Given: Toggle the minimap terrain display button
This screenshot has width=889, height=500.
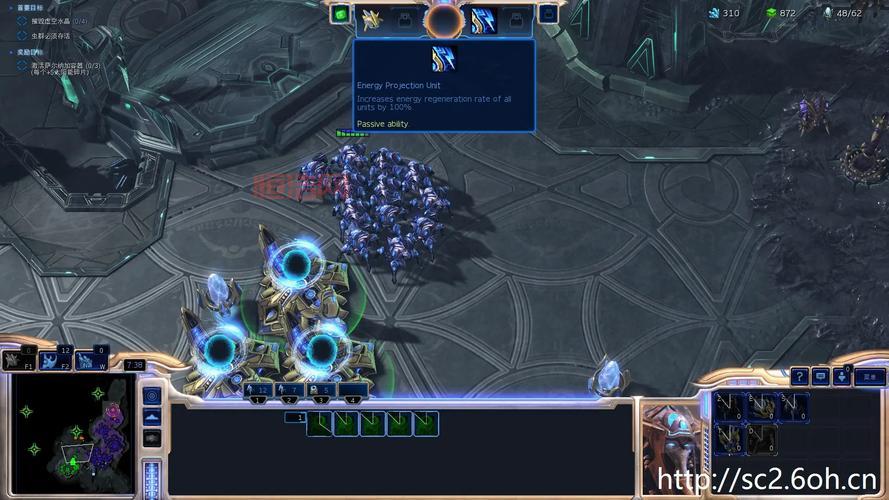Looking at the screenshot, I should coord(152,416).
